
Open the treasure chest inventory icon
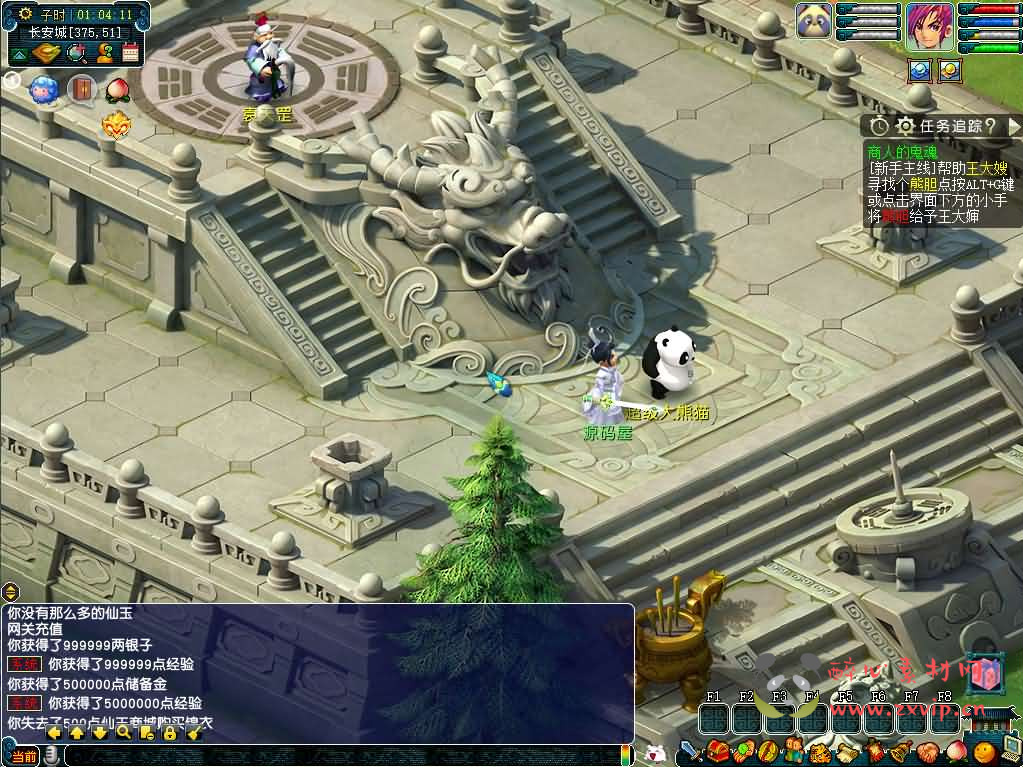pos(717,750)
